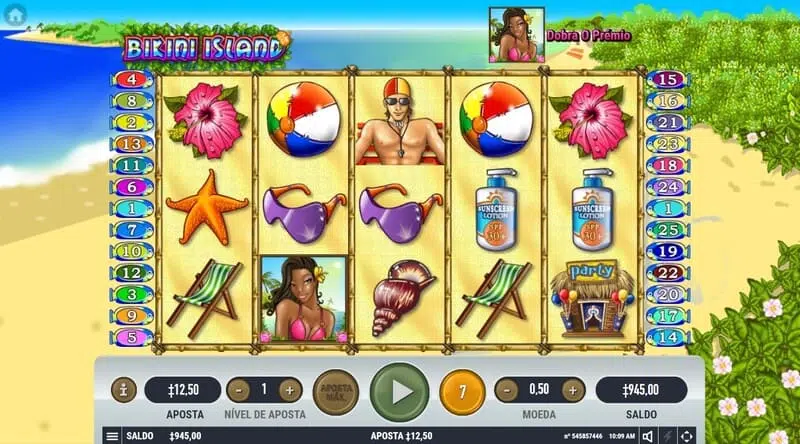Select payline 15 on the right side

coord(670,79)
